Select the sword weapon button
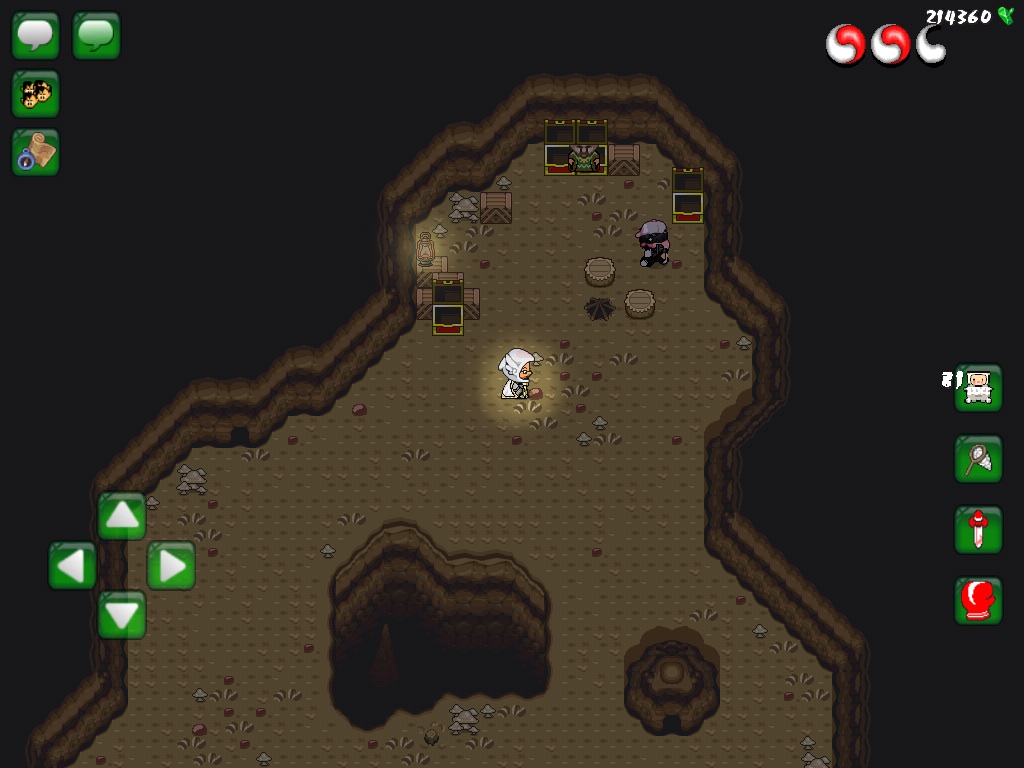The image size is (1024, 768). (978, 530)
